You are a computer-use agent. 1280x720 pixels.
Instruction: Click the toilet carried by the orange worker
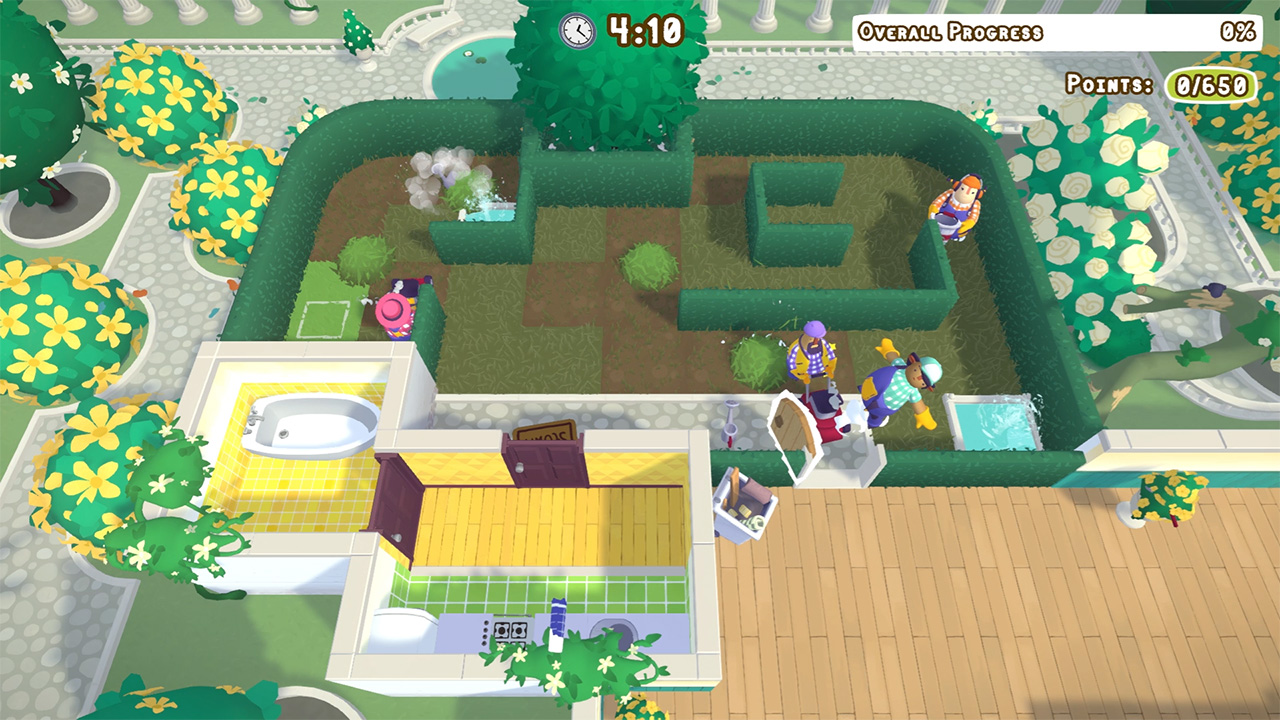948,222
